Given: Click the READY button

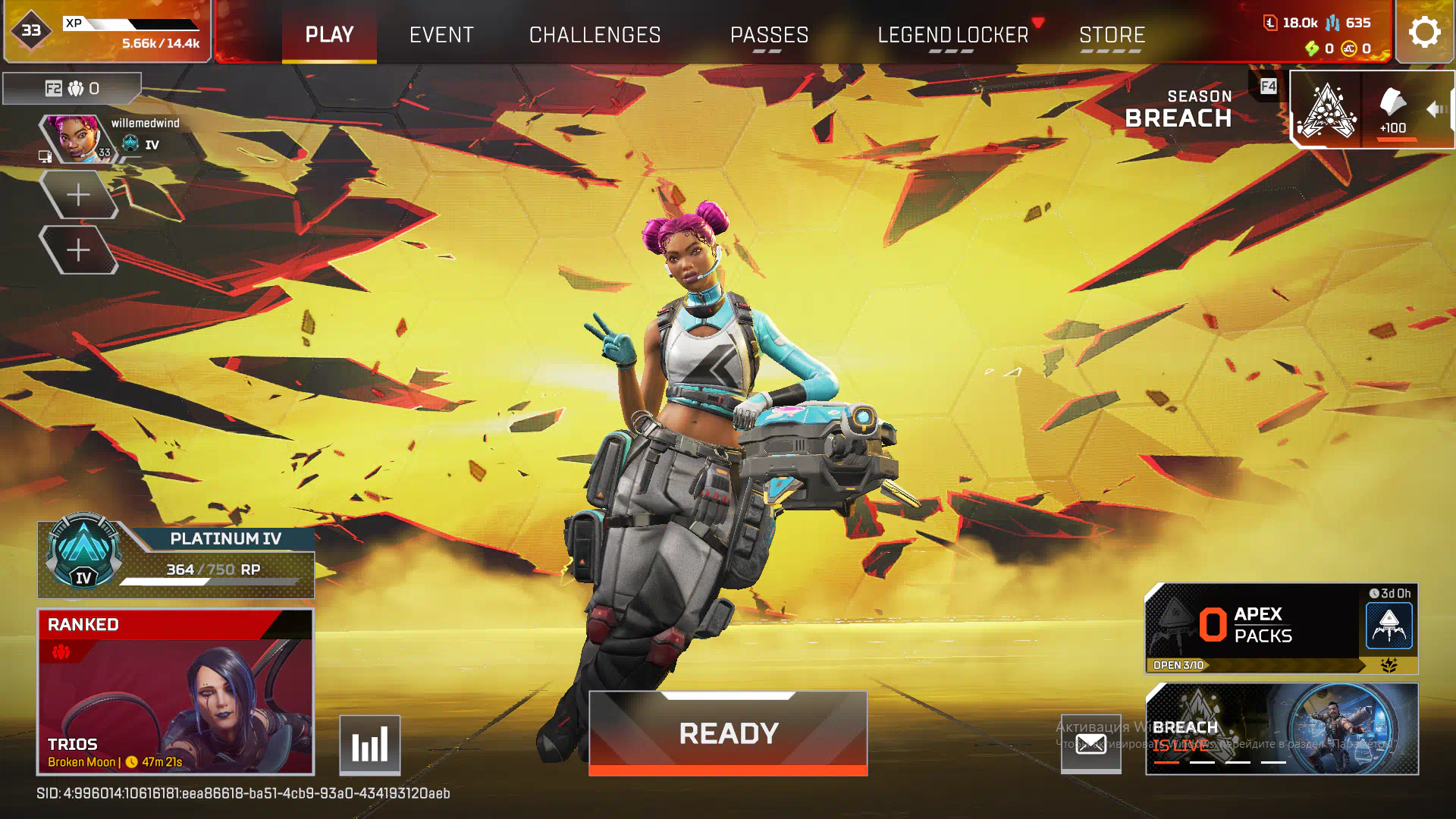Looking at the screenshot, I should 728,733.
